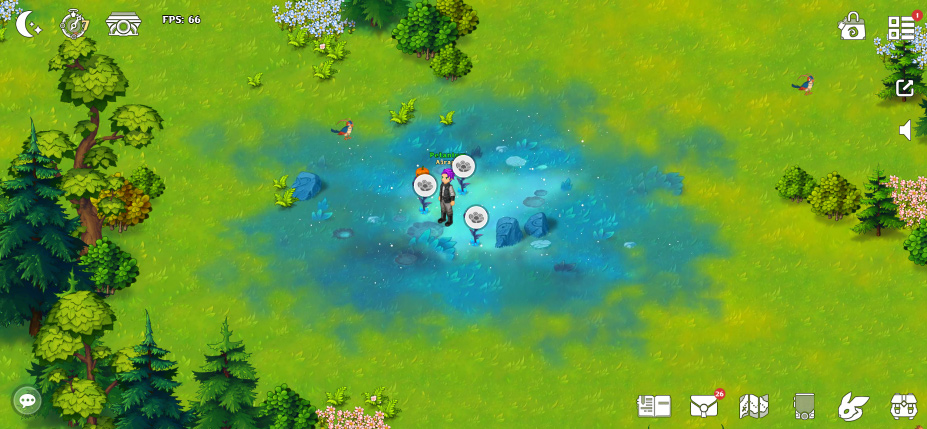Open the mail envelope with 26 messages
The height and width of the screenshot is (429, 927).
[x=704, y=406]
